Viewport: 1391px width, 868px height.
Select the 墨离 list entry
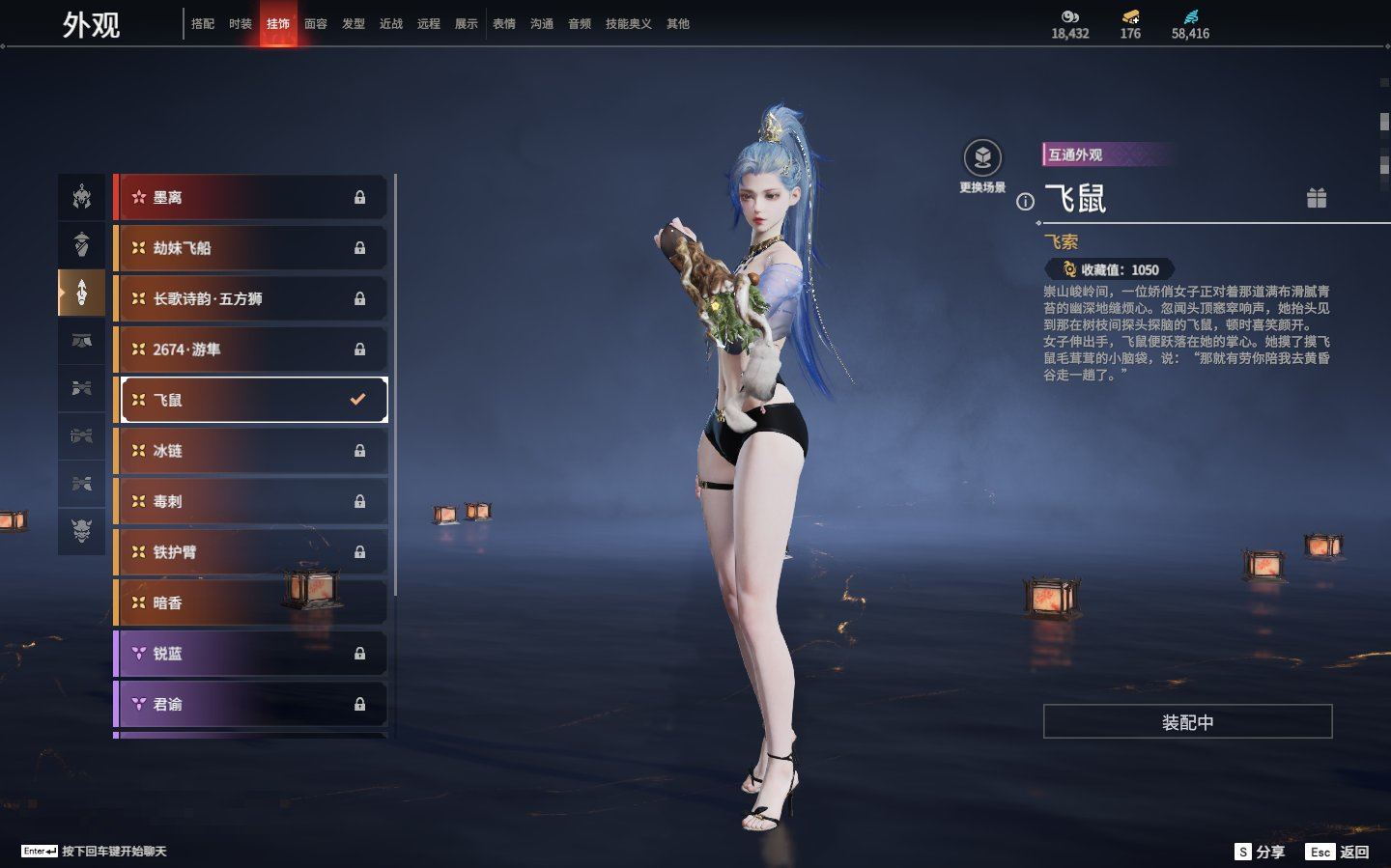(251, 198)
